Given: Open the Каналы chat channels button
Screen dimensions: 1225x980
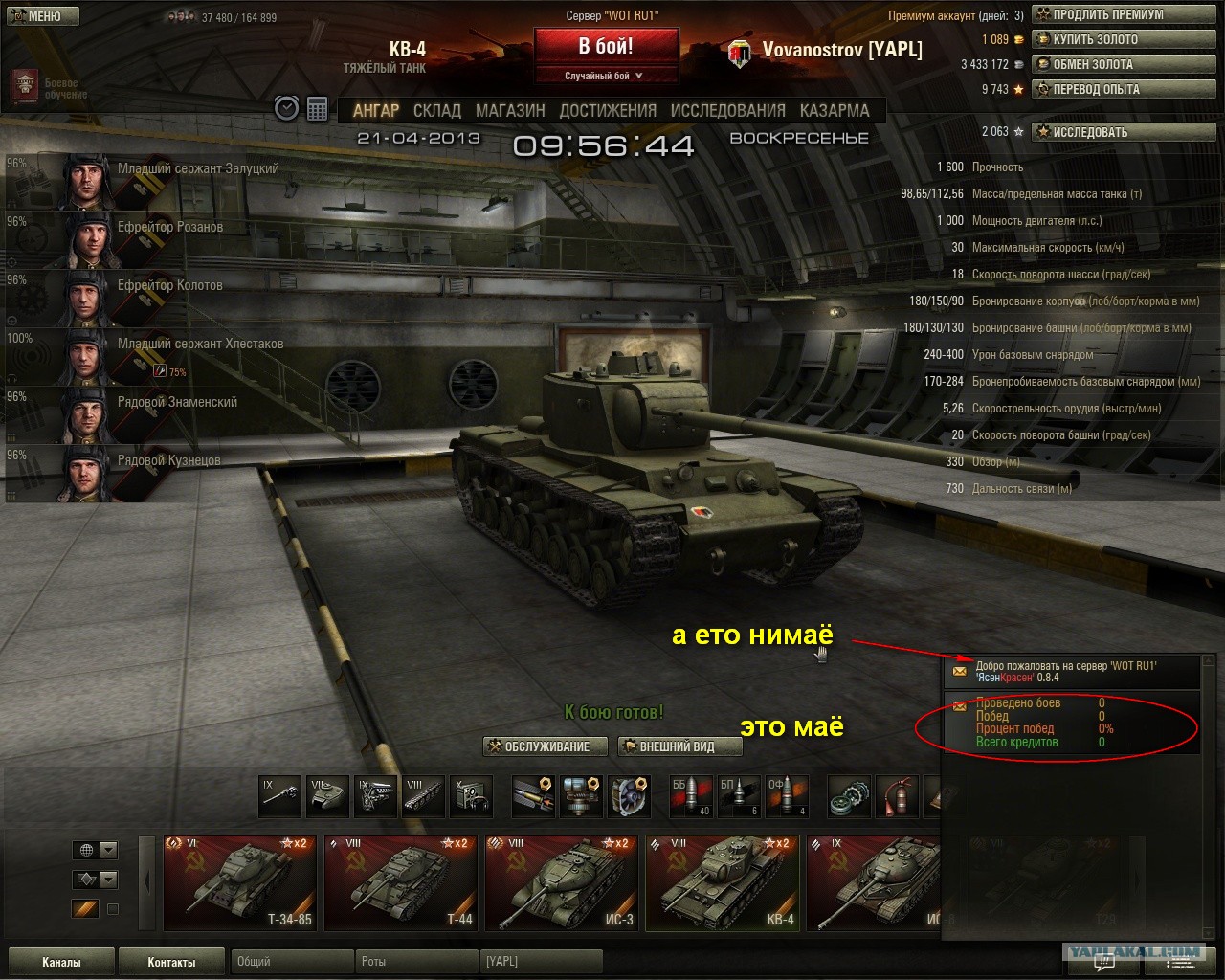Looking at the screenshot, I should (x=61, y=962).
